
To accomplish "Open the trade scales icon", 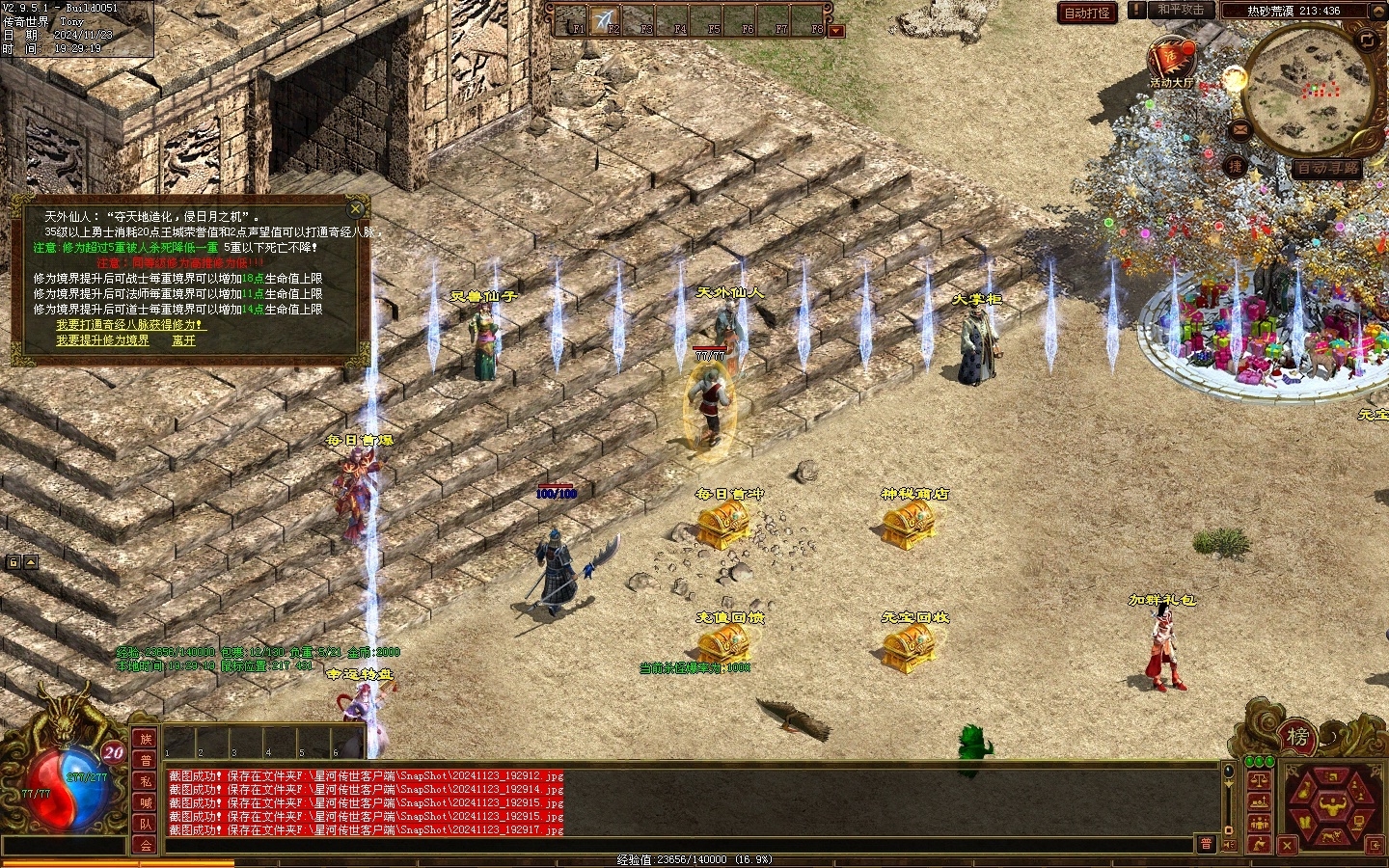I will tap(1258, 778).
